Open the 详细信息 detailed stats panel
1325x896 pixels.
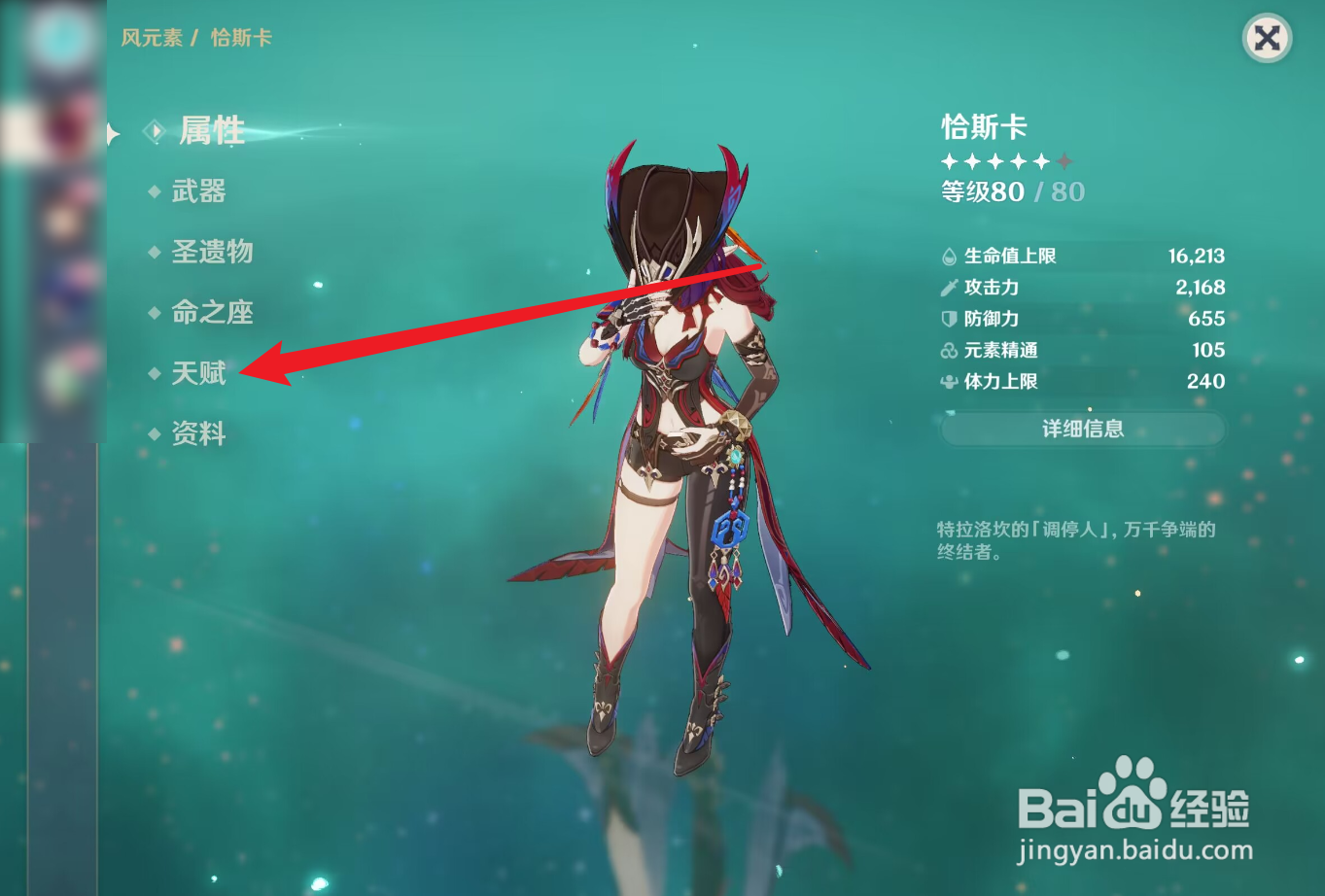(x=1082, y=429)
